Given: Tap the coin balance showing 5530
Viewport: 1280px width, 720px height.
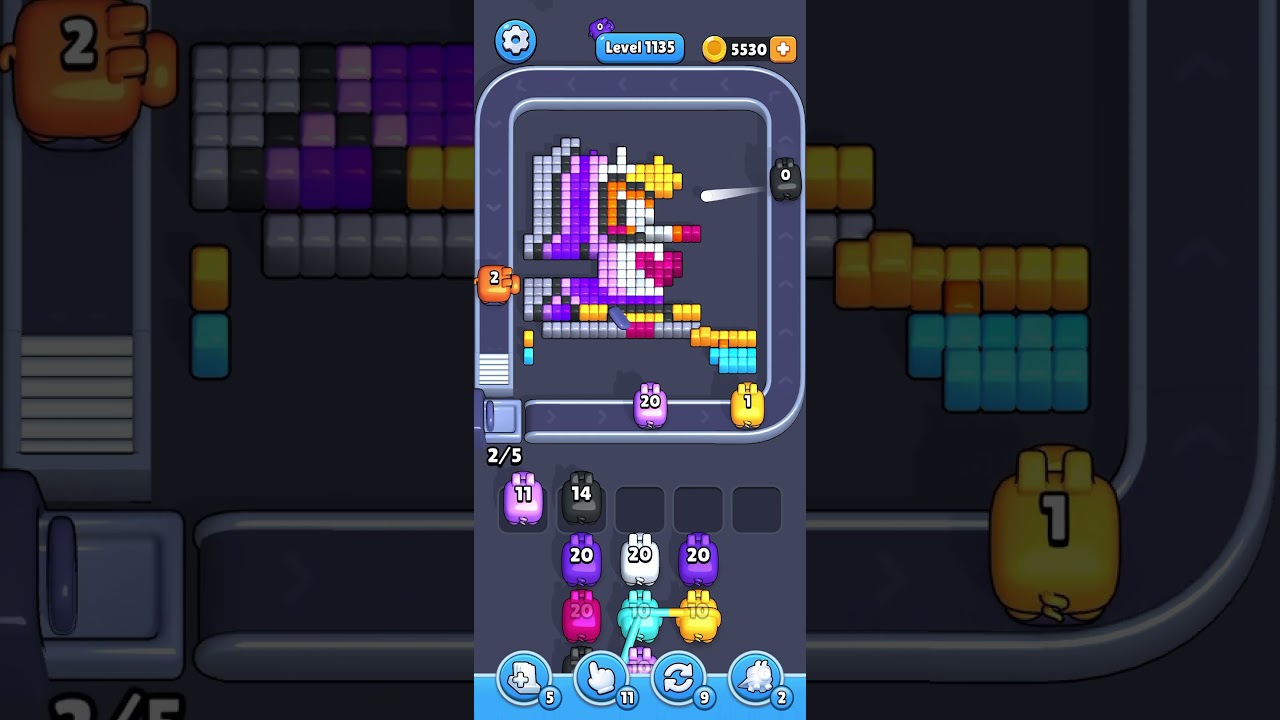Looking at the screenshot, I should click(746, 47).
